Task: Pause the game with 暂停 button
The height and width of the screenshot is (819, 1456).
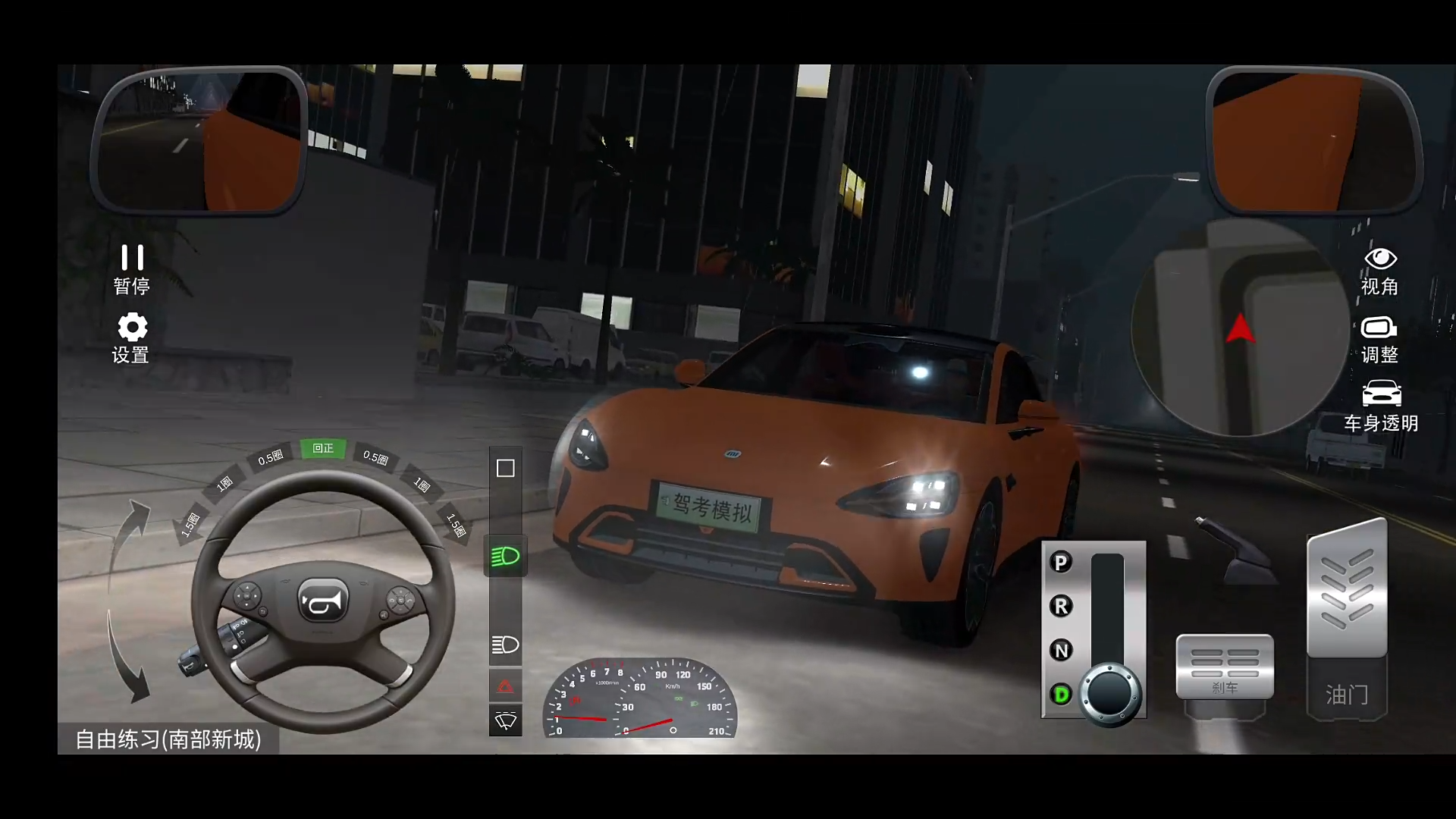Action: [x=132, y=268]
